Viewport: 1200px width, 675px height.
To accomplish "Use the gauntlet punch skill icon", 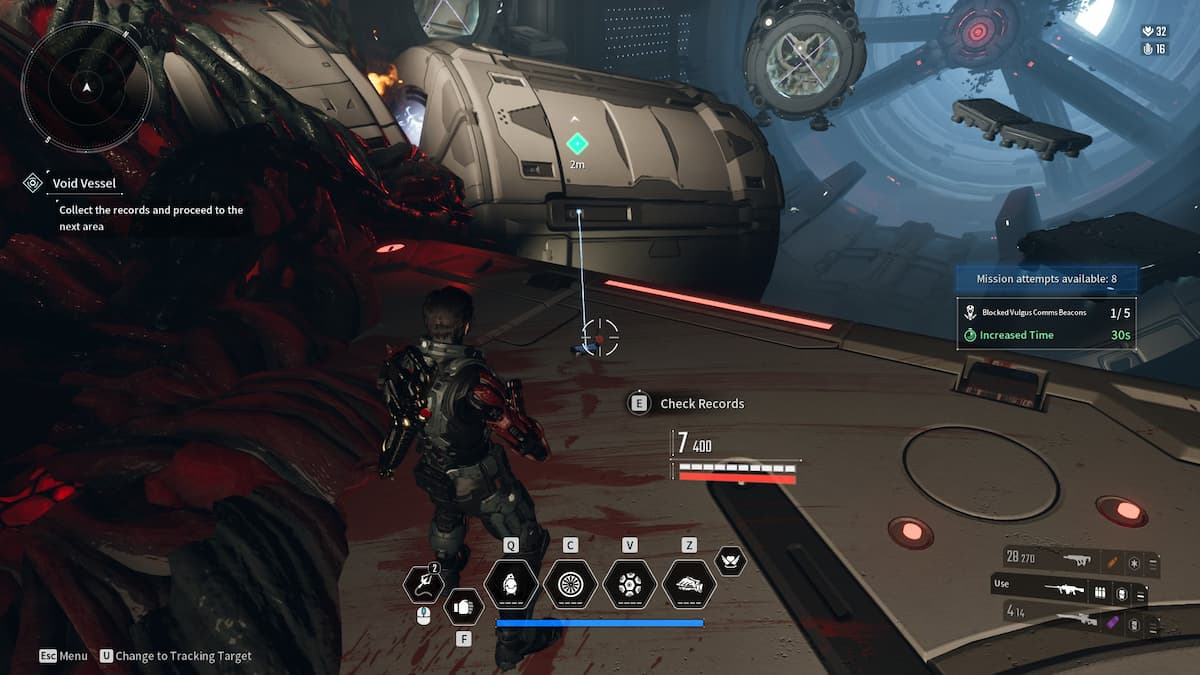I will pyautogui.click(x=688, y=583).
